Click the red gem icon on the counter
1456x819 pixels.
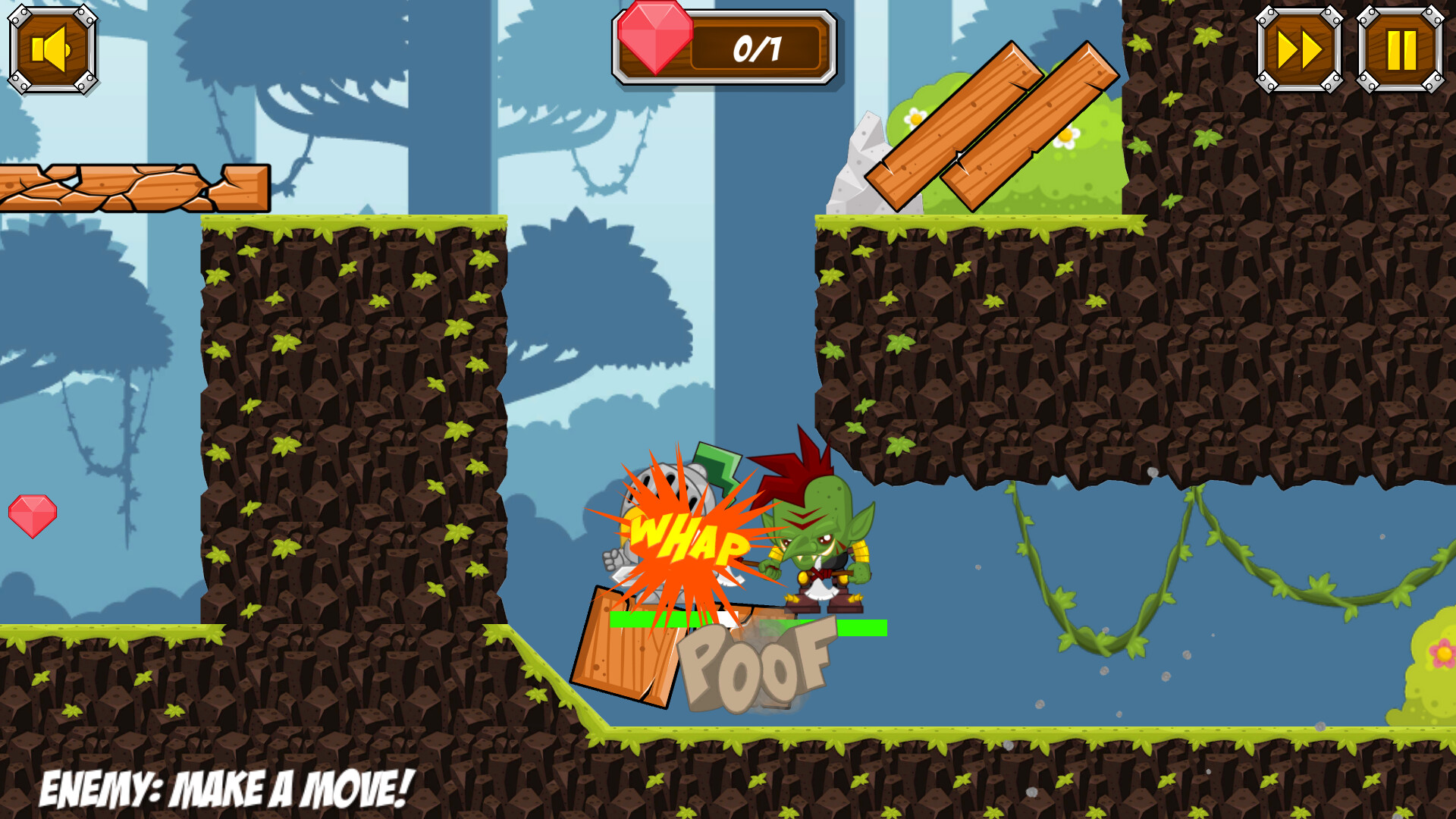pyautogui.click(x=657, y=38)
